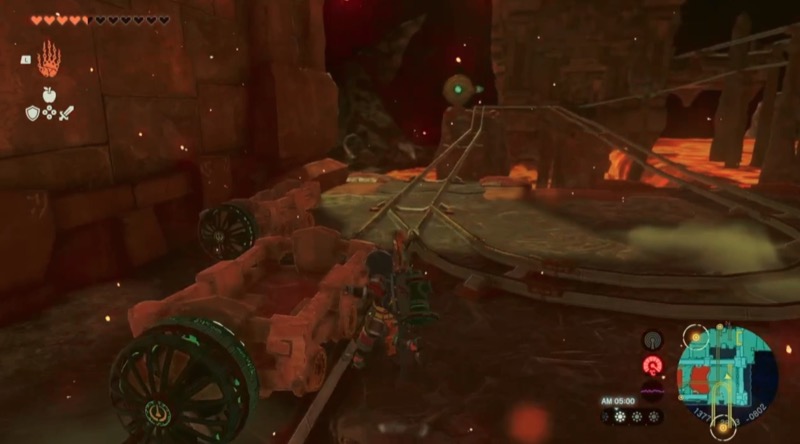Screen dimensions: 800x444
Task: Open the sword weapon quick-select icon
Action: [x=65, y=113]
